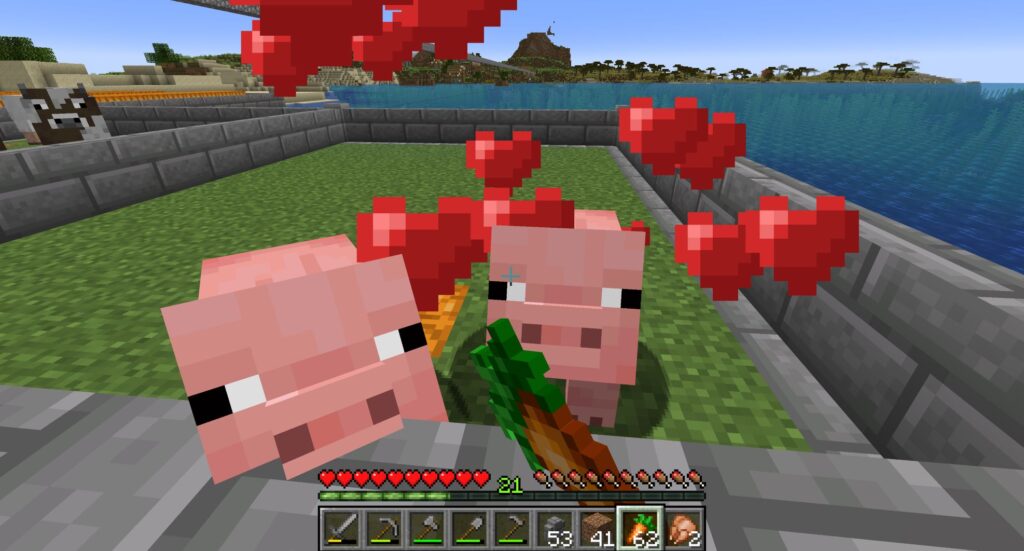Switch to the shovel slot

pos(468,527)
